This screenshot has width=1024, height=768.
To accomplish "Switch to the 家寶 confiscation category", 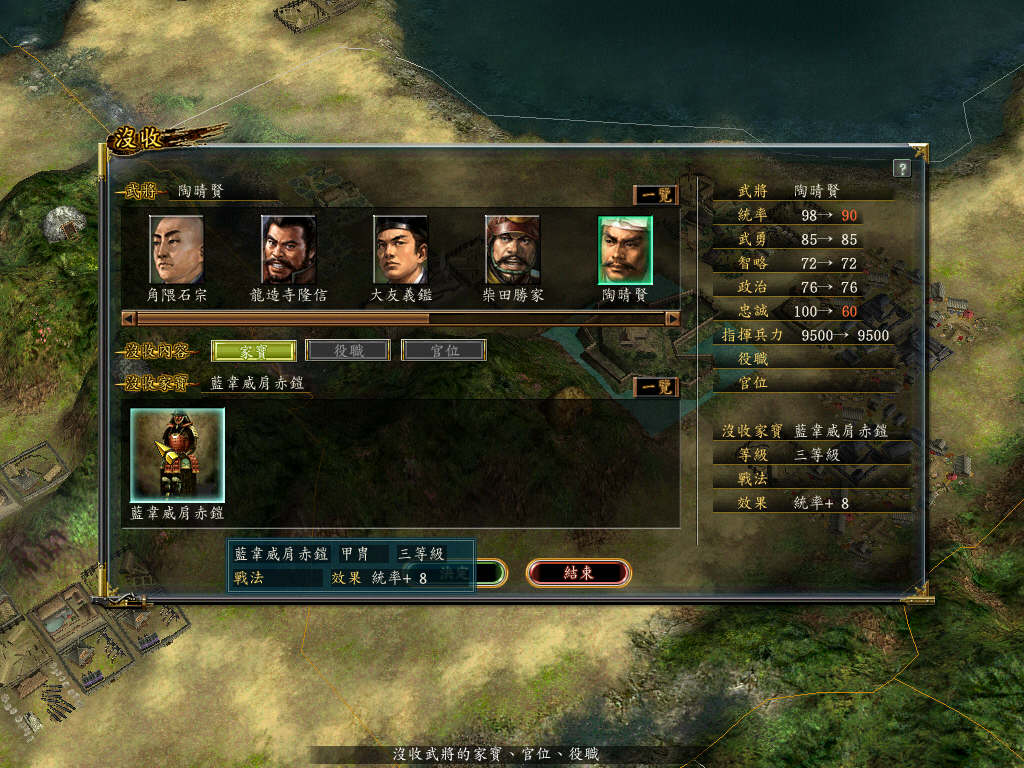I will (253, 351).
